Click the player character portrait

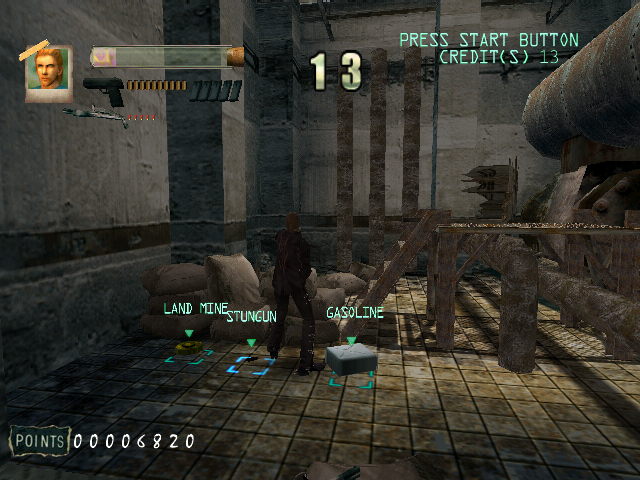48,69
